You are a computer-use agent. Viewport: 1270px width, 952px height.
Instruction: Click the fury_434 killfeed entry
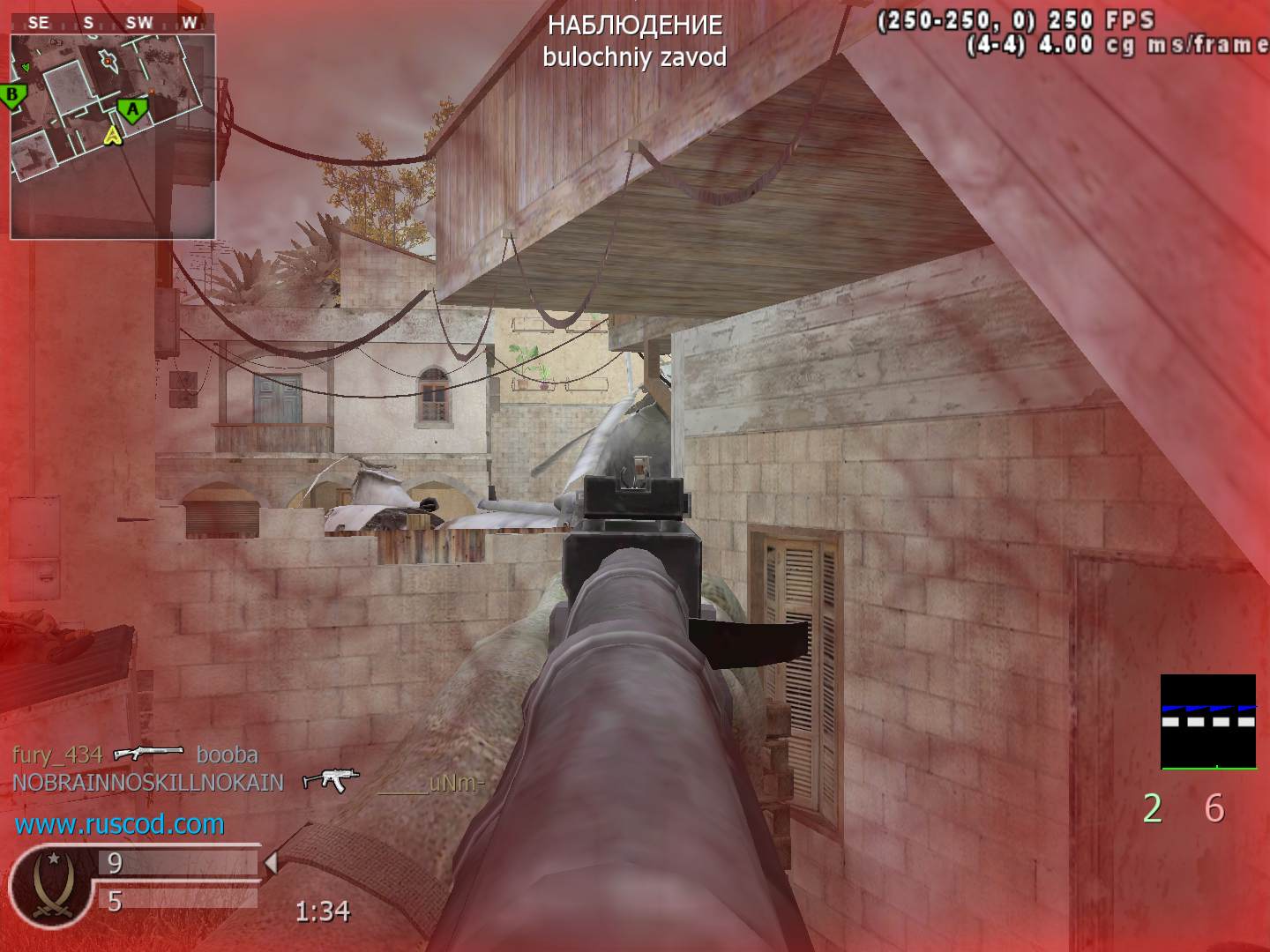tap(57, 755)
